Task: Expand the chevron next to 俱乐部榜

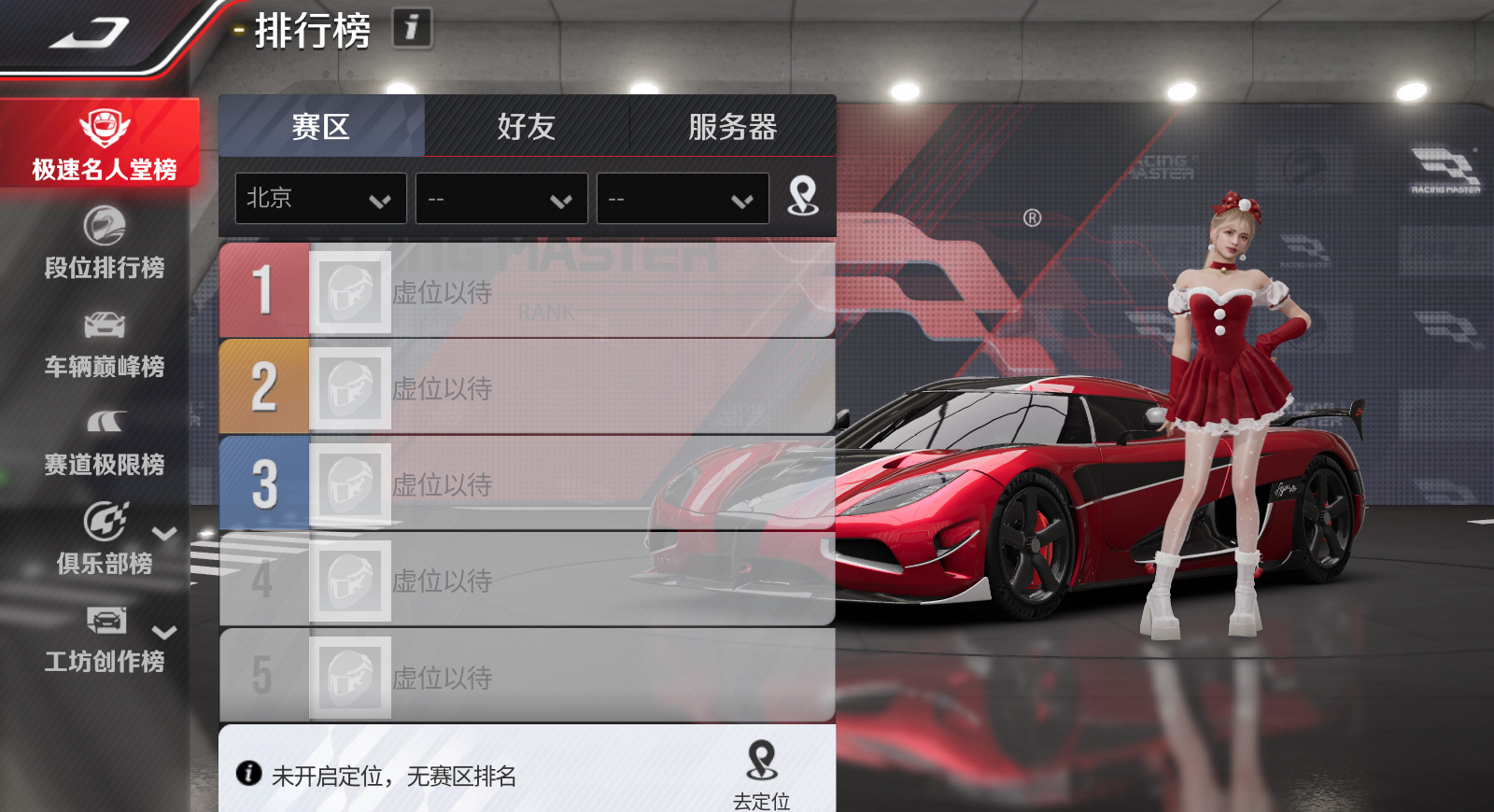Action: tap(164, 534)
